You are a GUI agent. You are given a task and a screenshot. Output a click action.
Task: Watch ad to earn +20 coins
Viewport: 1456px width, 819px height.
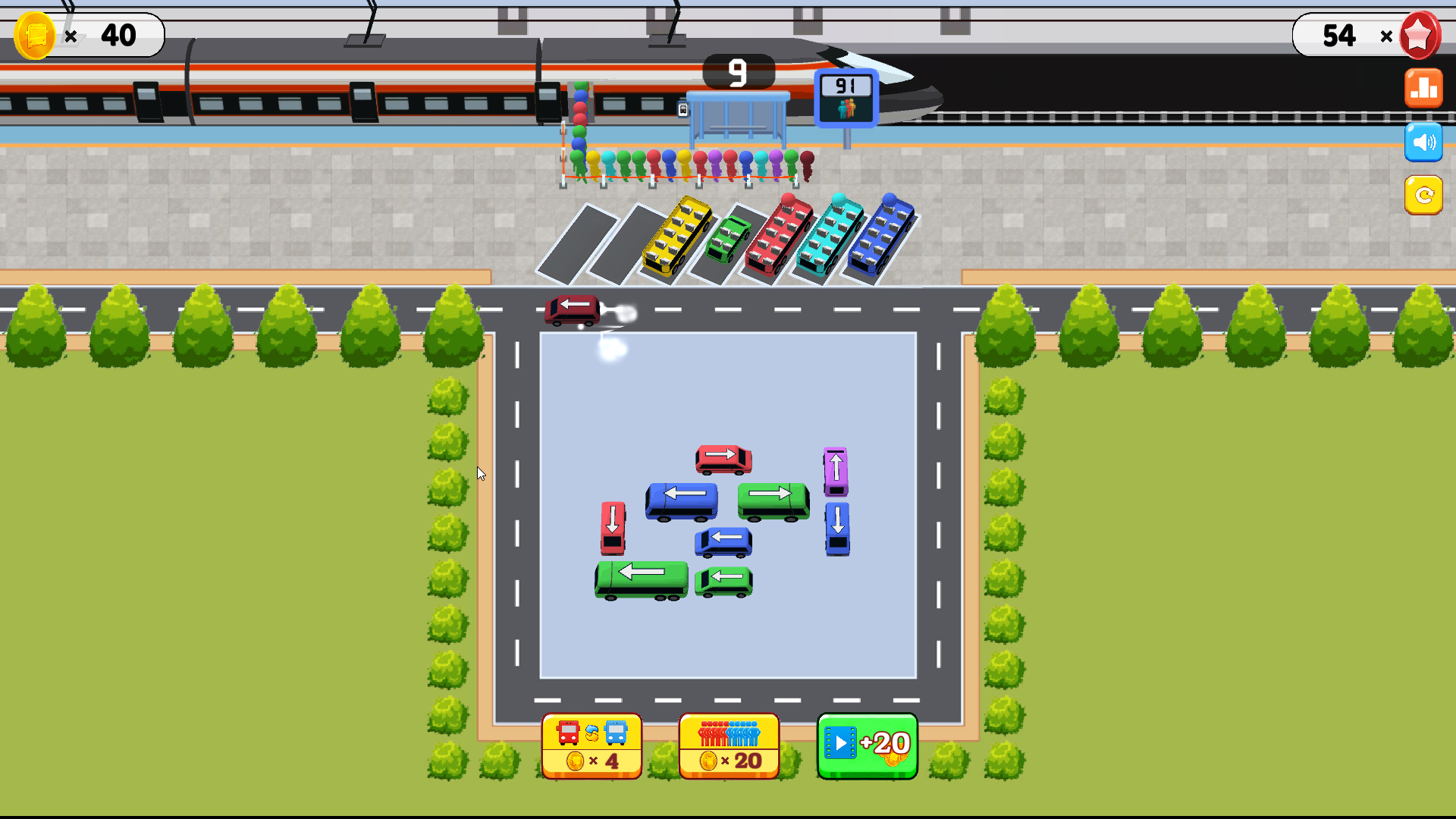tap(867, 745)
